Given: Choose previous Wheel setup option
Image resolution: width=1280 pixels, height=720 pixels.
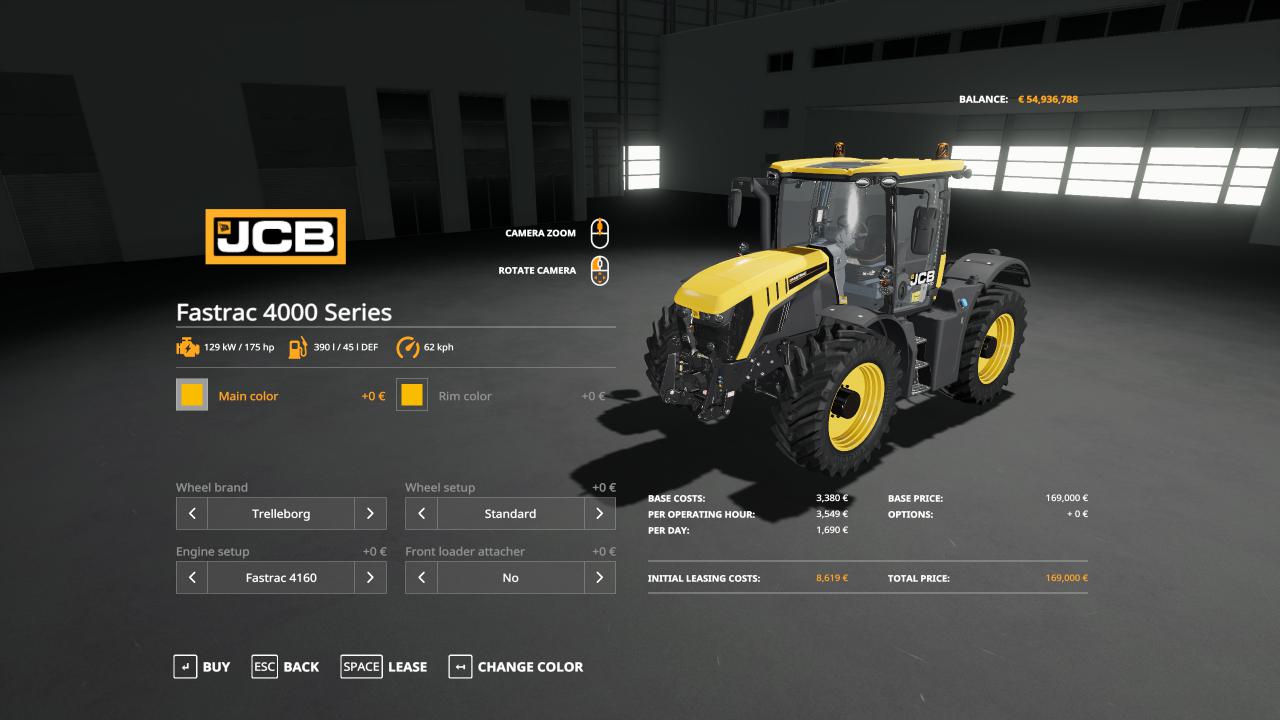Looking at the screenshot, I should tap(421, 514).
